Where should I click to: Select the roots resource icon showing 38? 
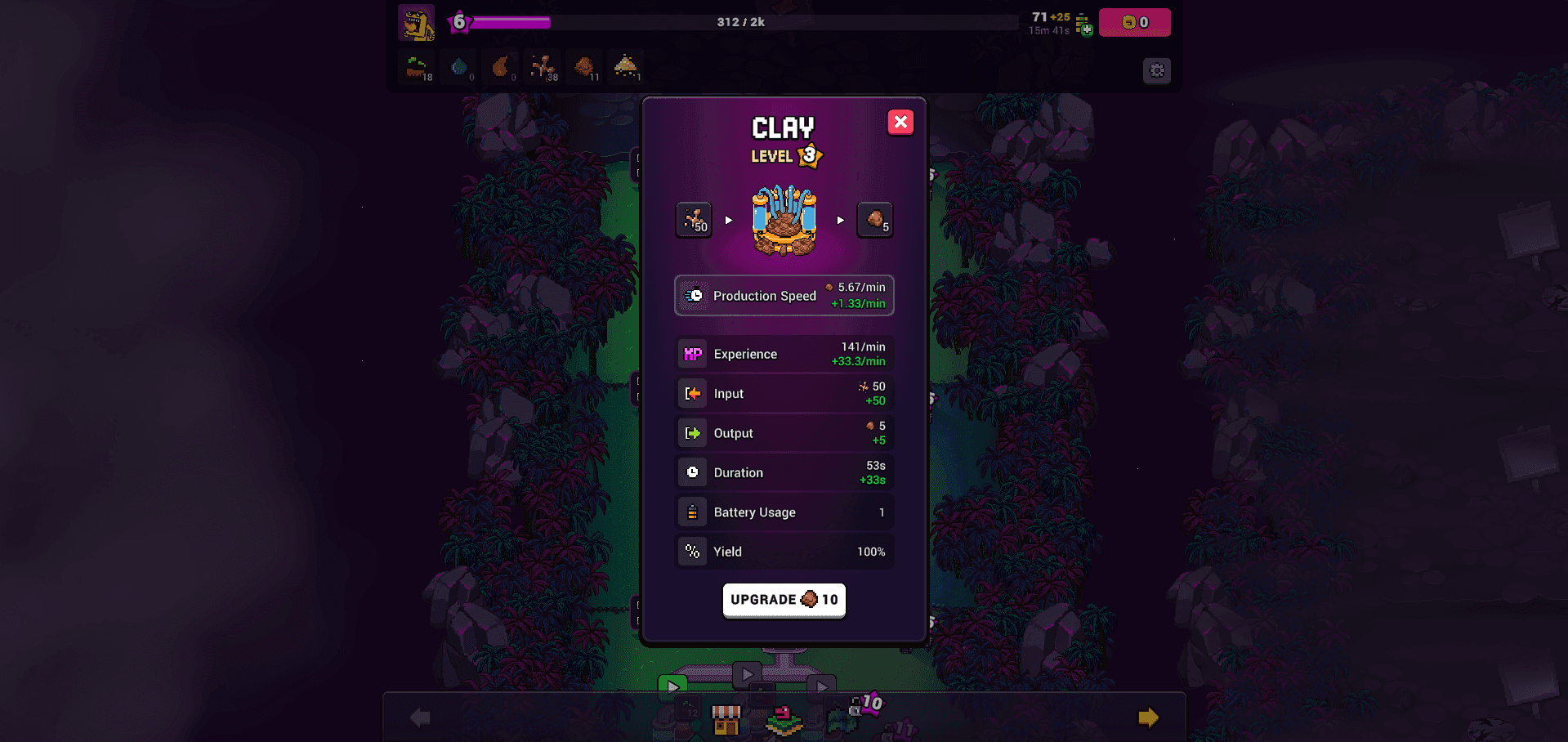pos(543,67)
